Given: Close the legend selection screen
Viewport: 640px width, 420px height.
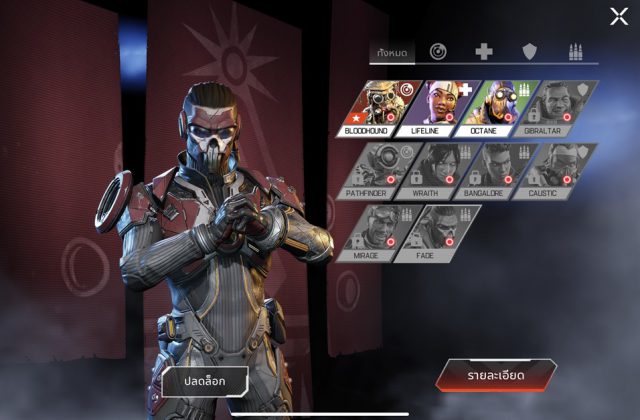Looking at the screenshot, I should (619, 15).
